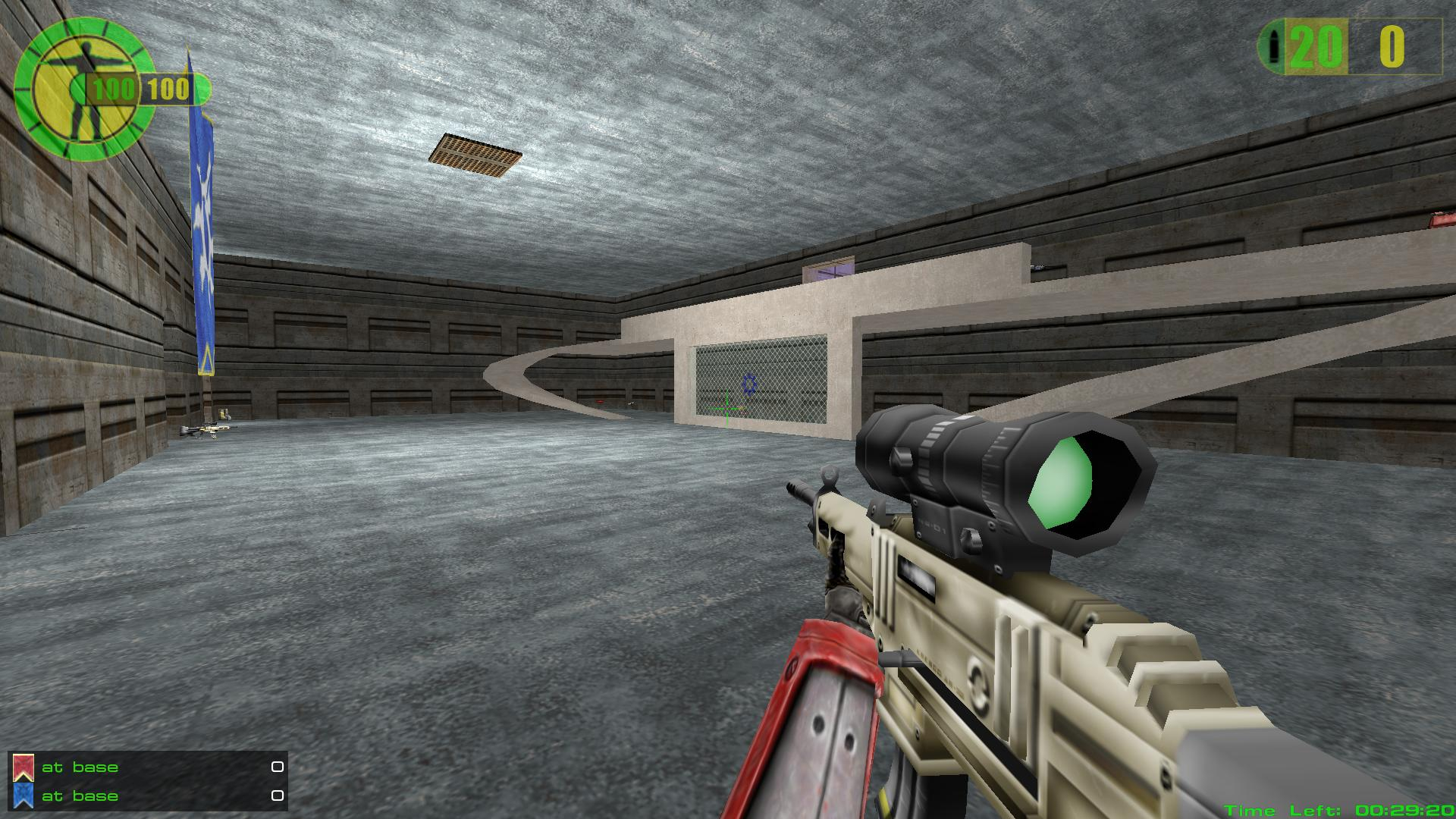Click the bullet ammo type icon
The image size is (1456, 819).
coord(1273,47)
